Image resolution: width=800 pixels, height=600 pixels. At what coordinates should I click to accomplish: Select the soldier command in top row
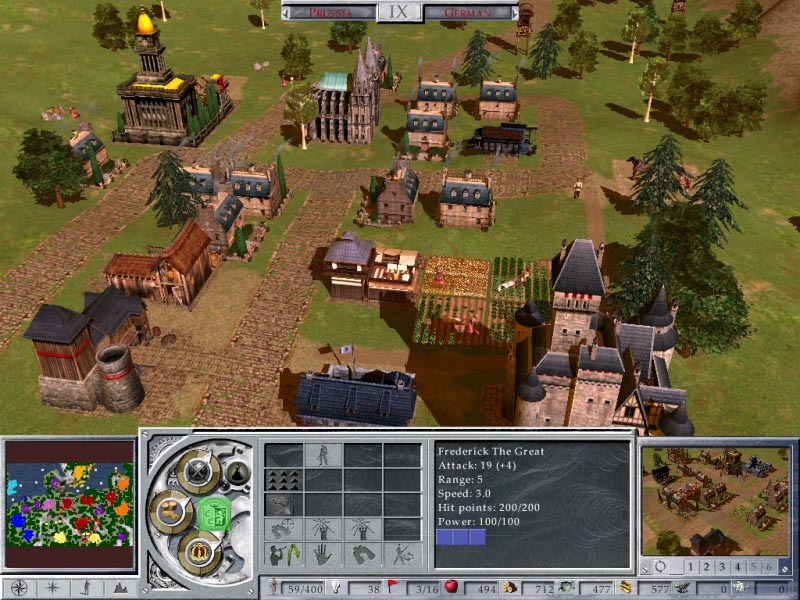[322, 456]
